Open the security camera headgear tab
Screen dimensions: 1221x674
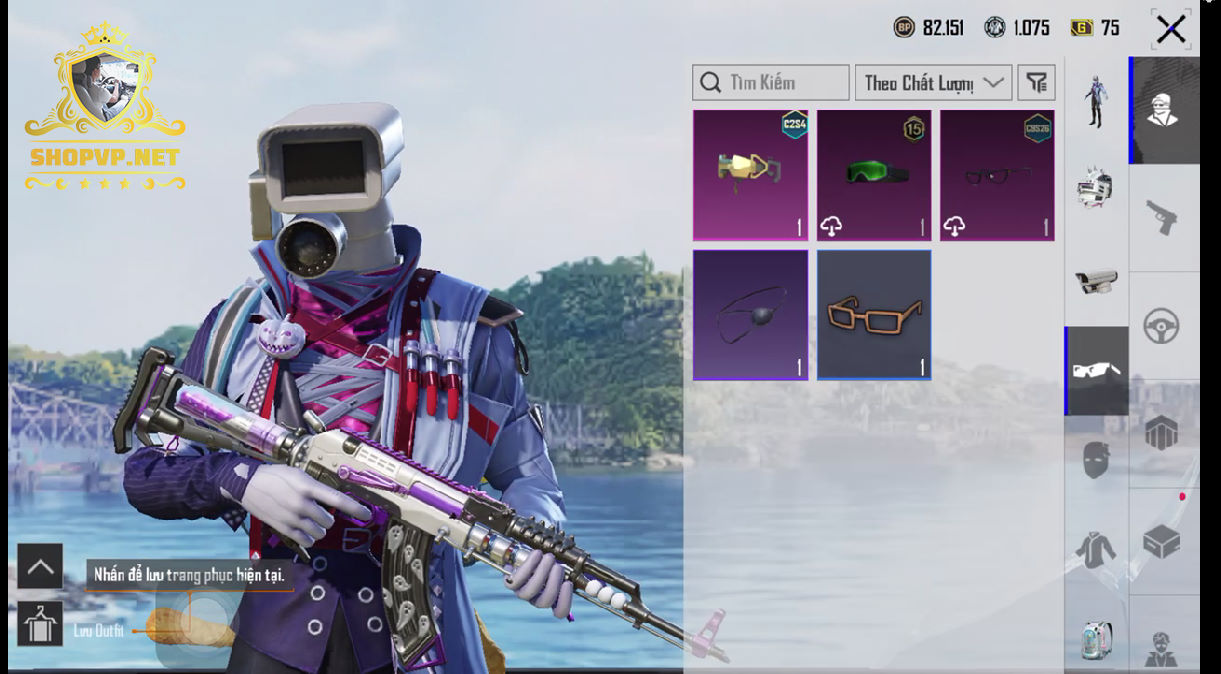coord(1096,281)
